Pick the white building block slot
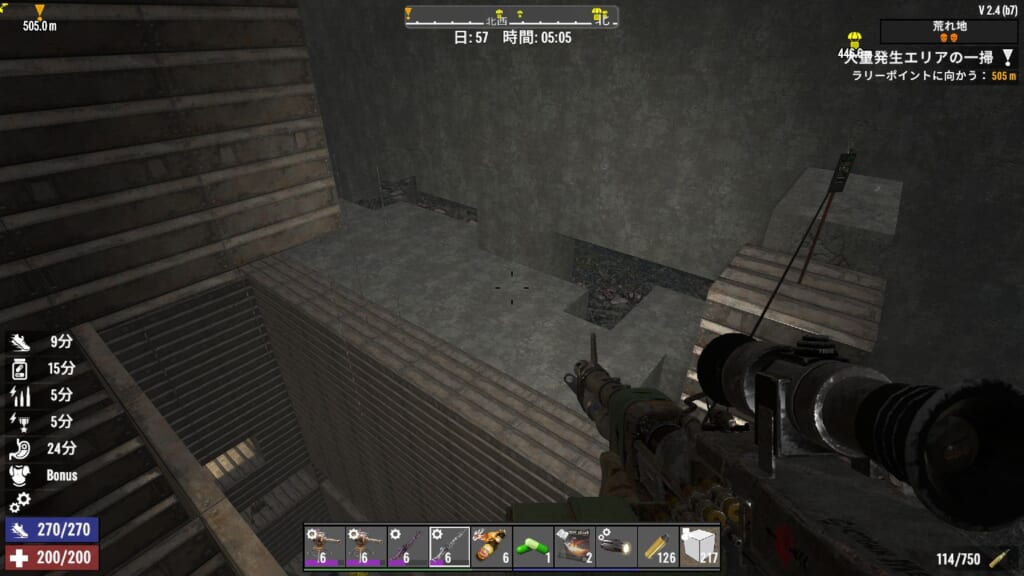This screenshot has height=576, width=1024. point(699,546)
